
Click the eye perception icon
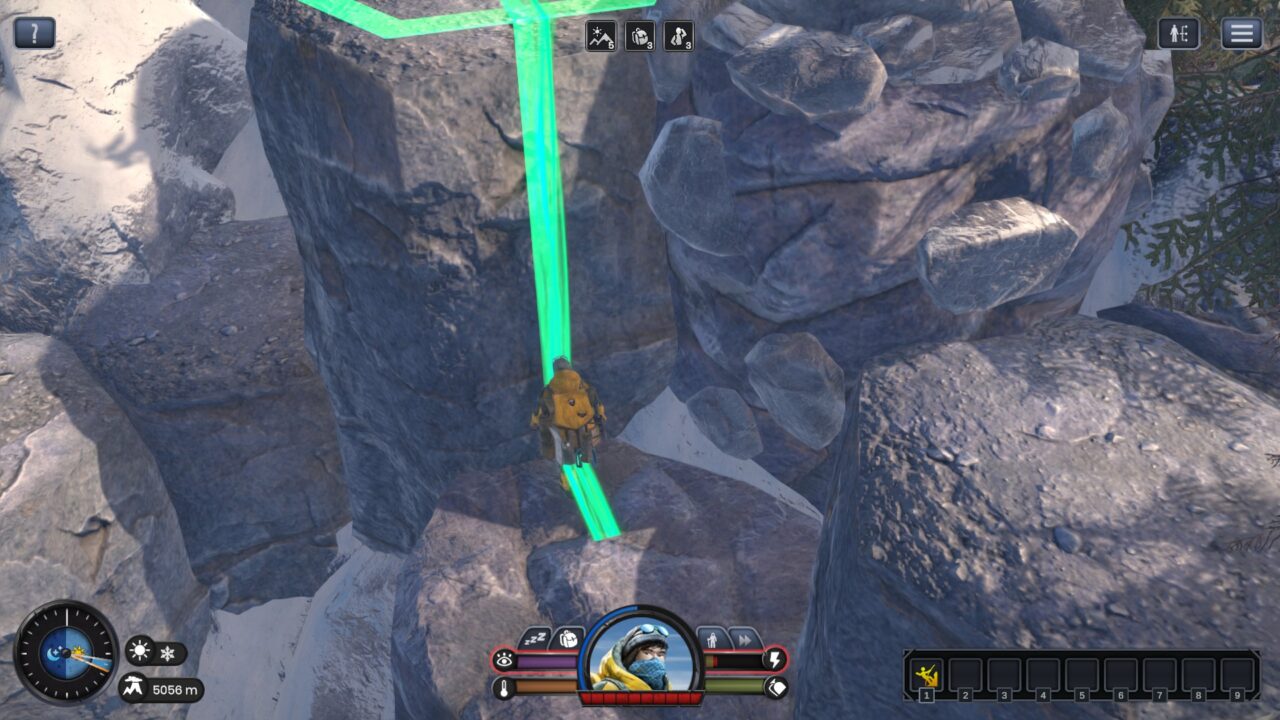[504, 660]
